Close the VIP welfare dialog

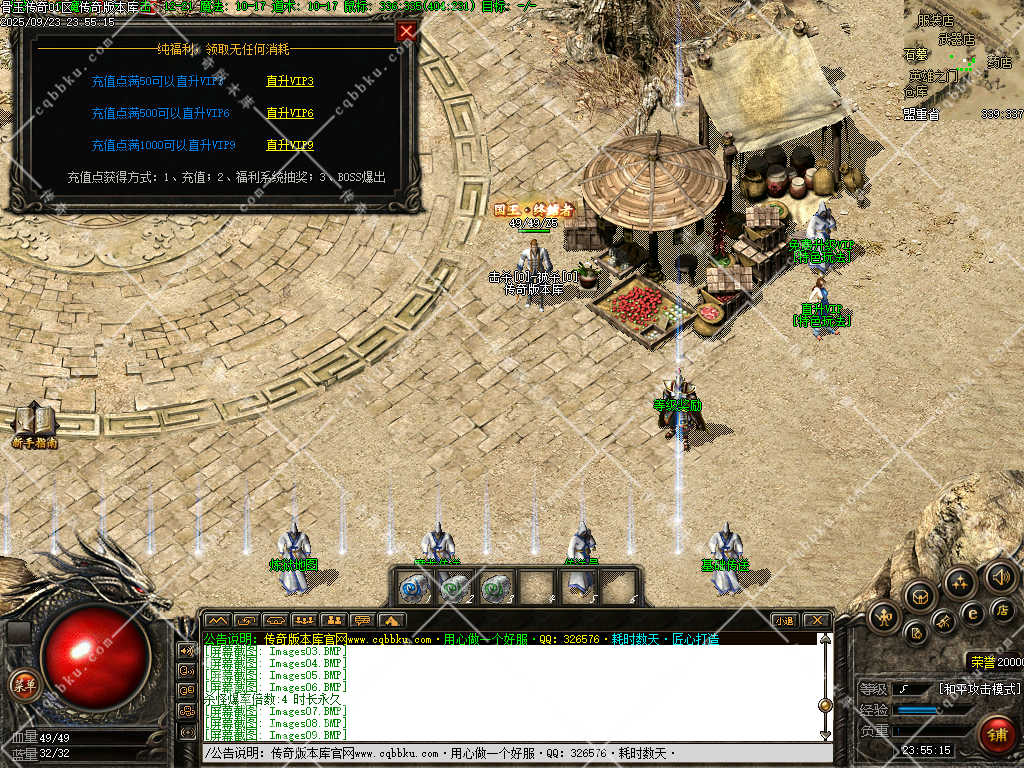click(x=406, y=31)
